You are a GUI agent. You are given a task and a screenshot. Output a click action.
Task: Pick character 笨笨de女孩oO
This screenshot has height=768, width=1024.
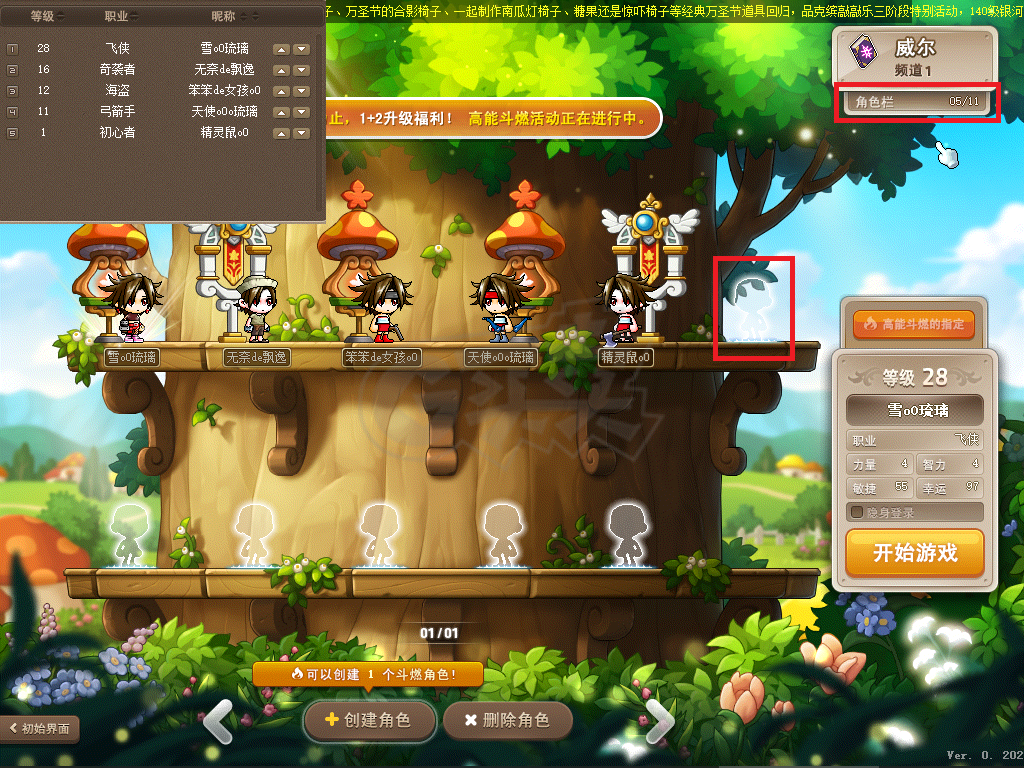click(x=382, y=306)
